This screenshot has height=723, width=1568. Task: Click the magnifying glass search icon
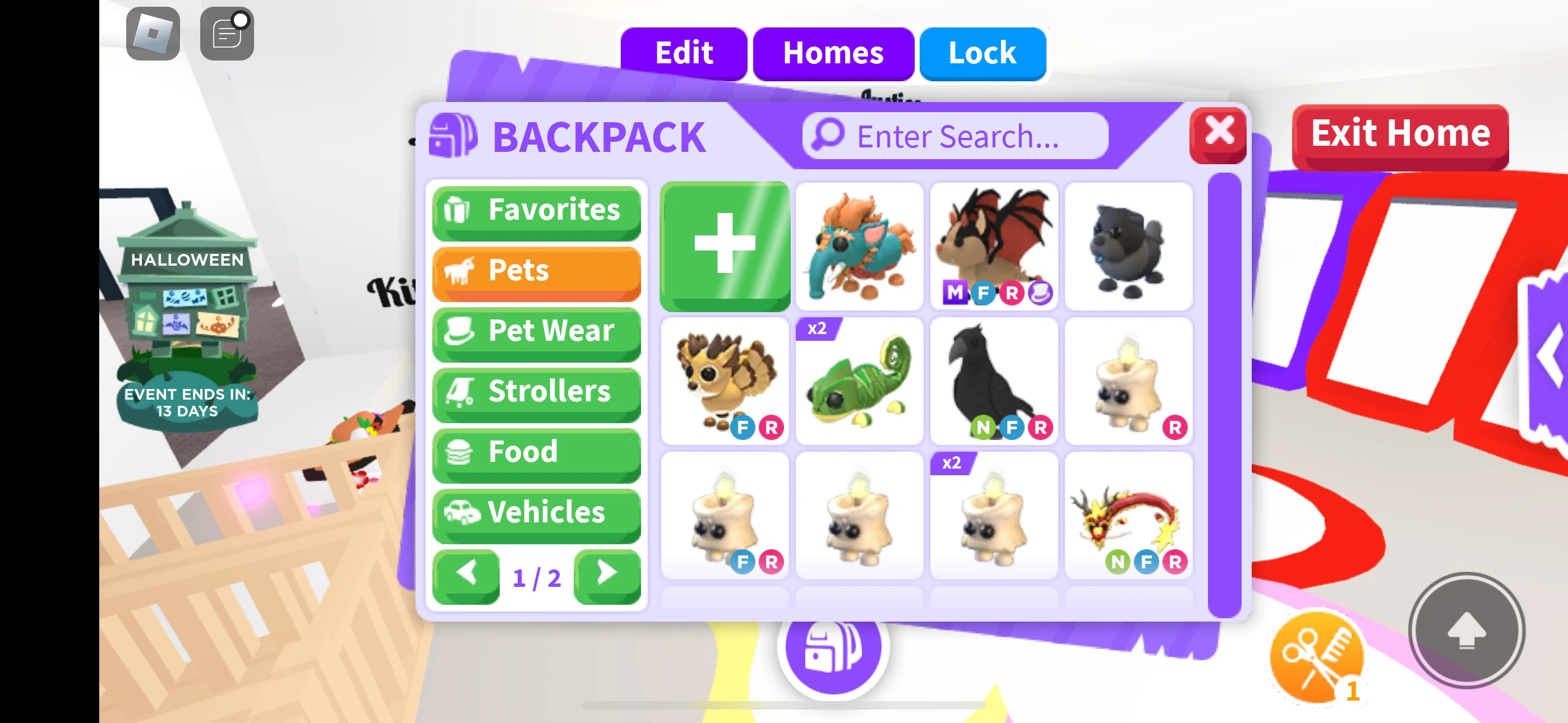[829, 136]
